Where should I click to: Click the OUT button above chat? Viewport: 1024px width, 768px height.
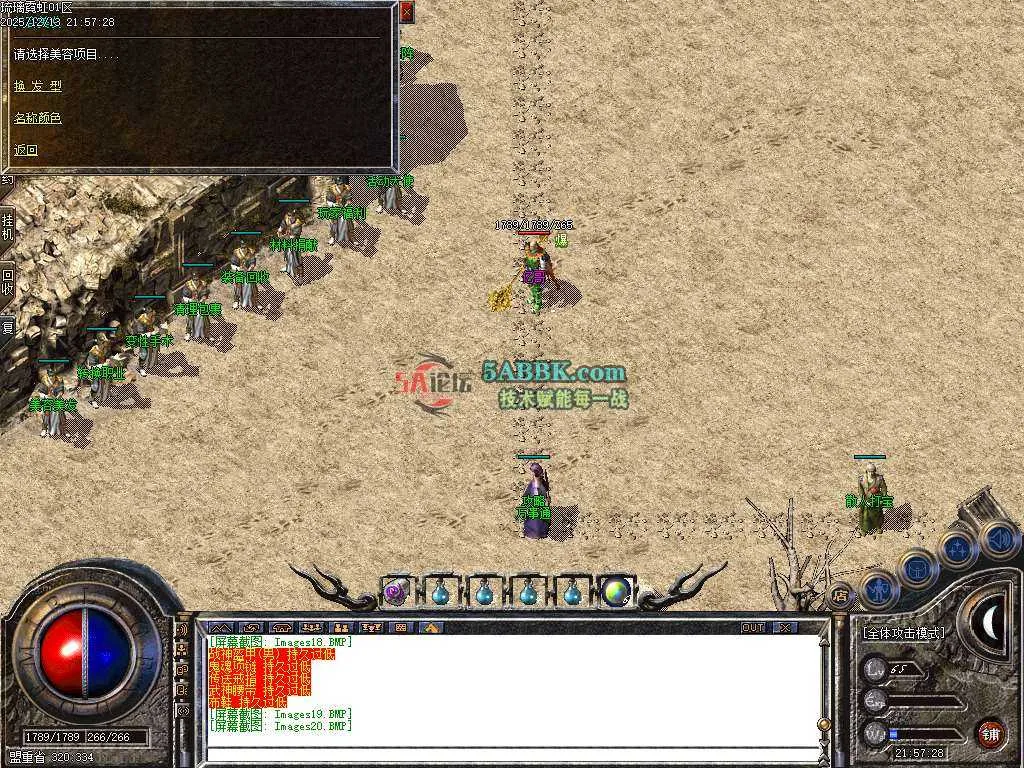pos(753,627)
